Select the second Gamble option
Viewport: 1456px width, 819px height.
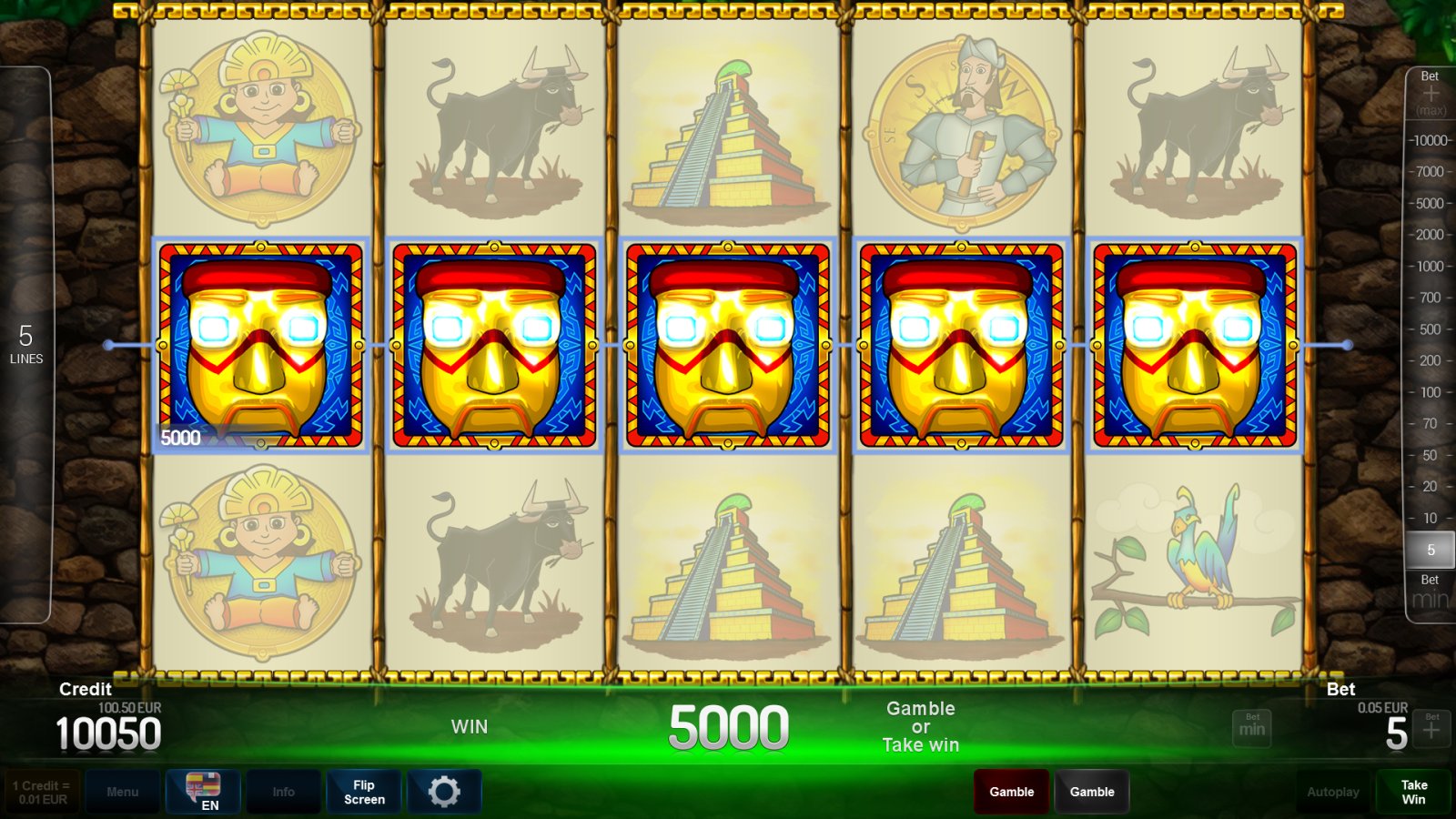click(1092, 792)
